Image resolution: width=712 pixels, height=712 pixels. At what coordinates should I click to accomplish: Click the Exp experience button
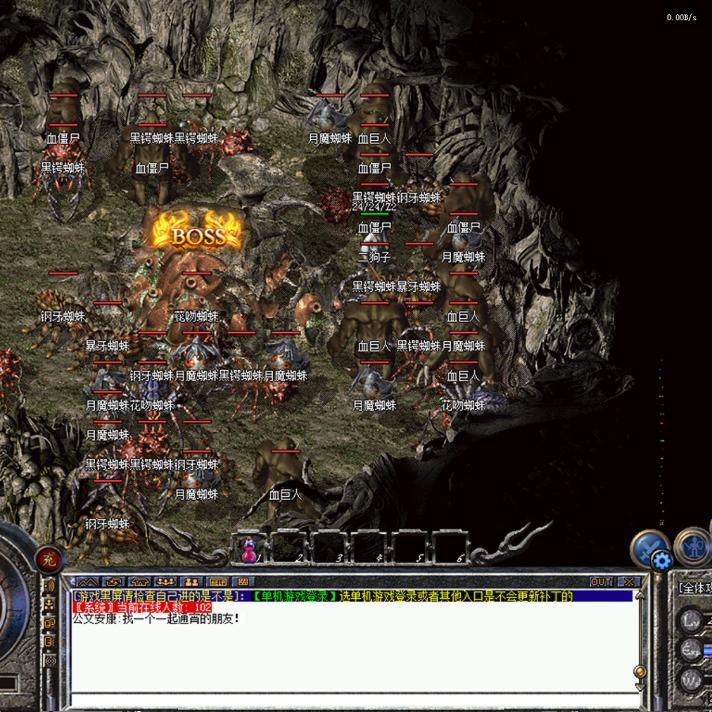pos(691,650)
